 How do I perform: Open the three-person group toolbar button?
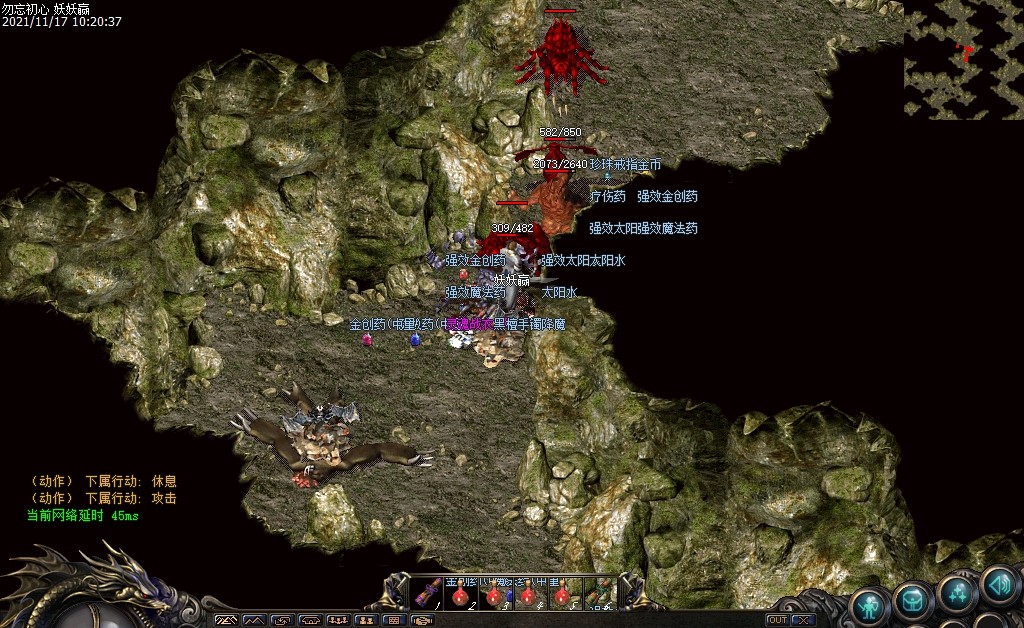tap(338, 620)
